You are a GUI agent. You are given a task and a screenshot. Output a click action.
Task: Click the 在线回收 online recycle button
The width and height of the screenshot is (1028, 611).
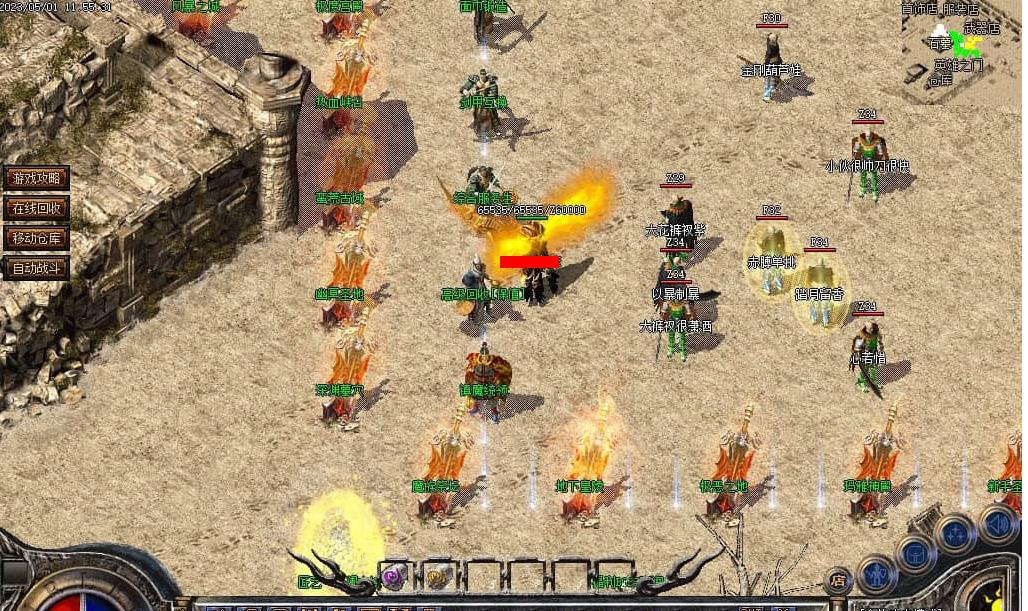[37, 208]
